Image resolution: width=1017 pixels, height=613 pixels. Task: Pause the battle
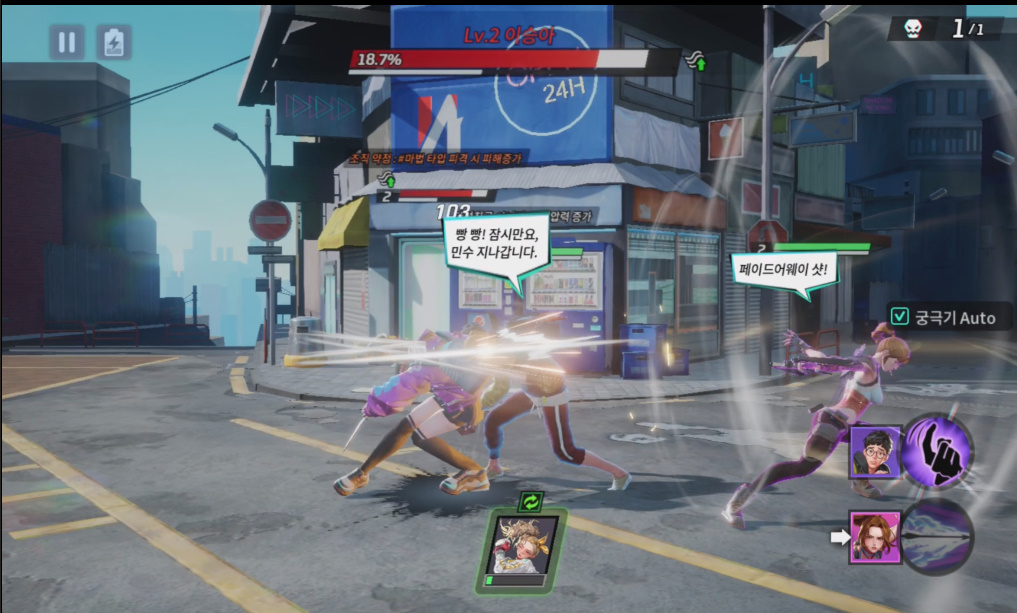[67, 42]
